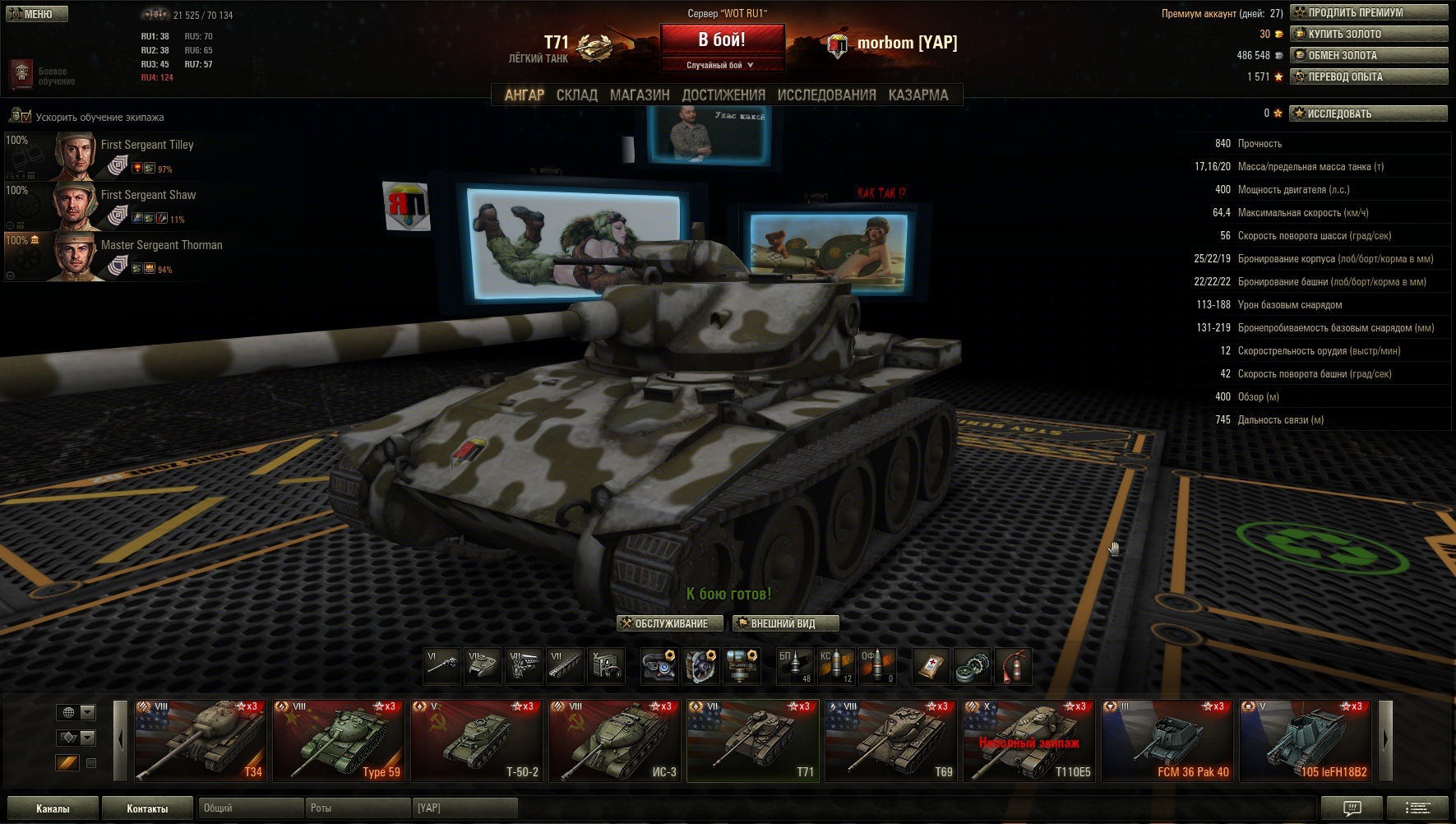Screen dimensions: 1456x824
Task: Click the ПРОДЛИТЬ ПРЕМИУМ button
Action: pyautogui.click(x=1368, y=12)
